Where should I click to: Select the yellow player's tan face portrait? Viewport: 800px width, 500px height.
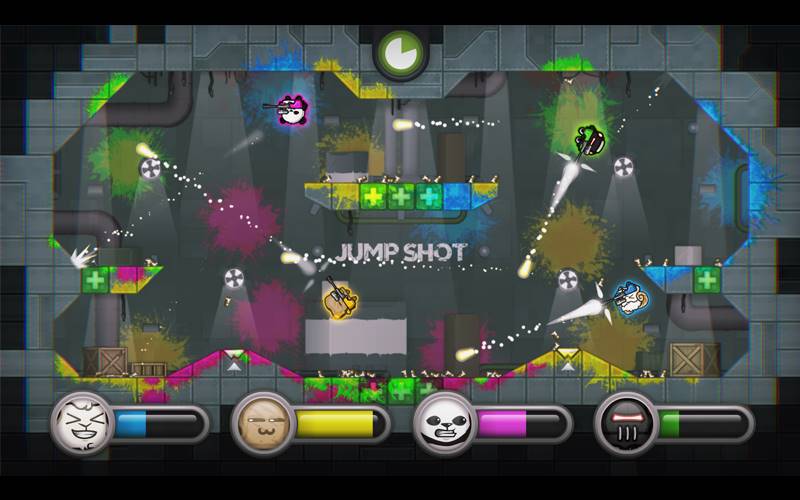click(262, 423)
